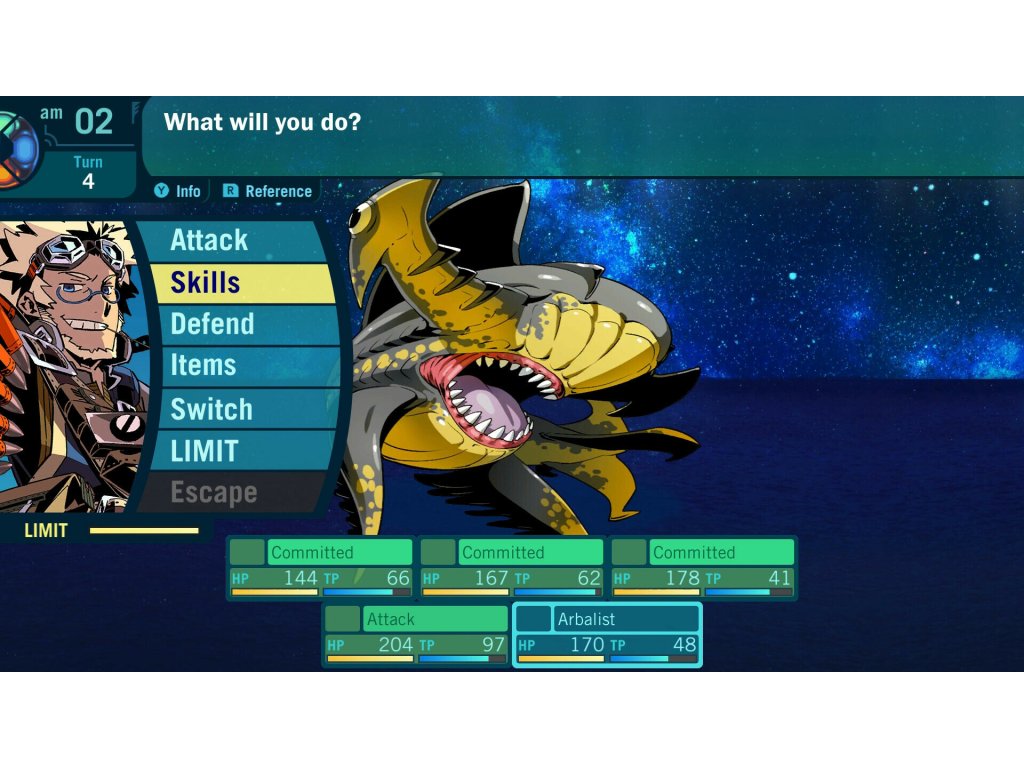Select the Committed panel with 144 HP

click(x=321, y=567)
